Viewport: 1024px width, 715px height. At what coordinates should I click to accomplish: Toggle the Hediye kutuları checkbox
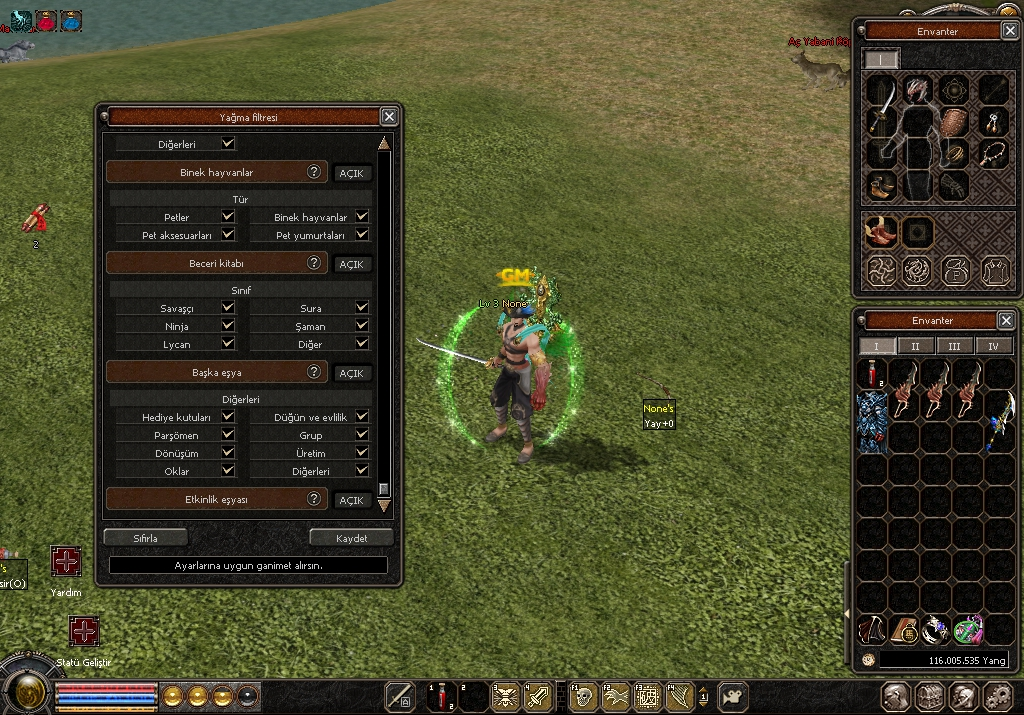click(228, 417)
